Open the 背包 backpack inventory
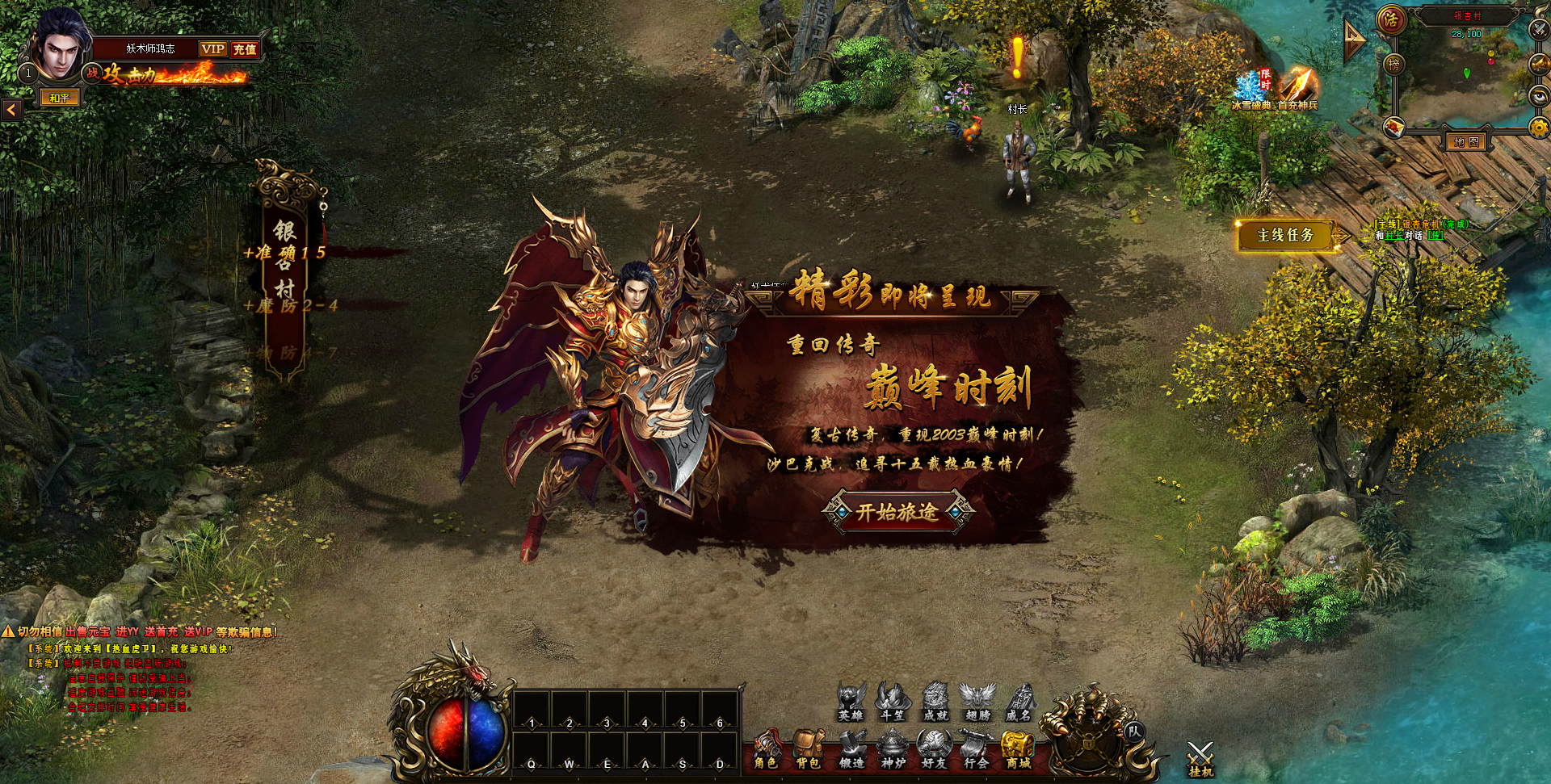 point(808,750)
